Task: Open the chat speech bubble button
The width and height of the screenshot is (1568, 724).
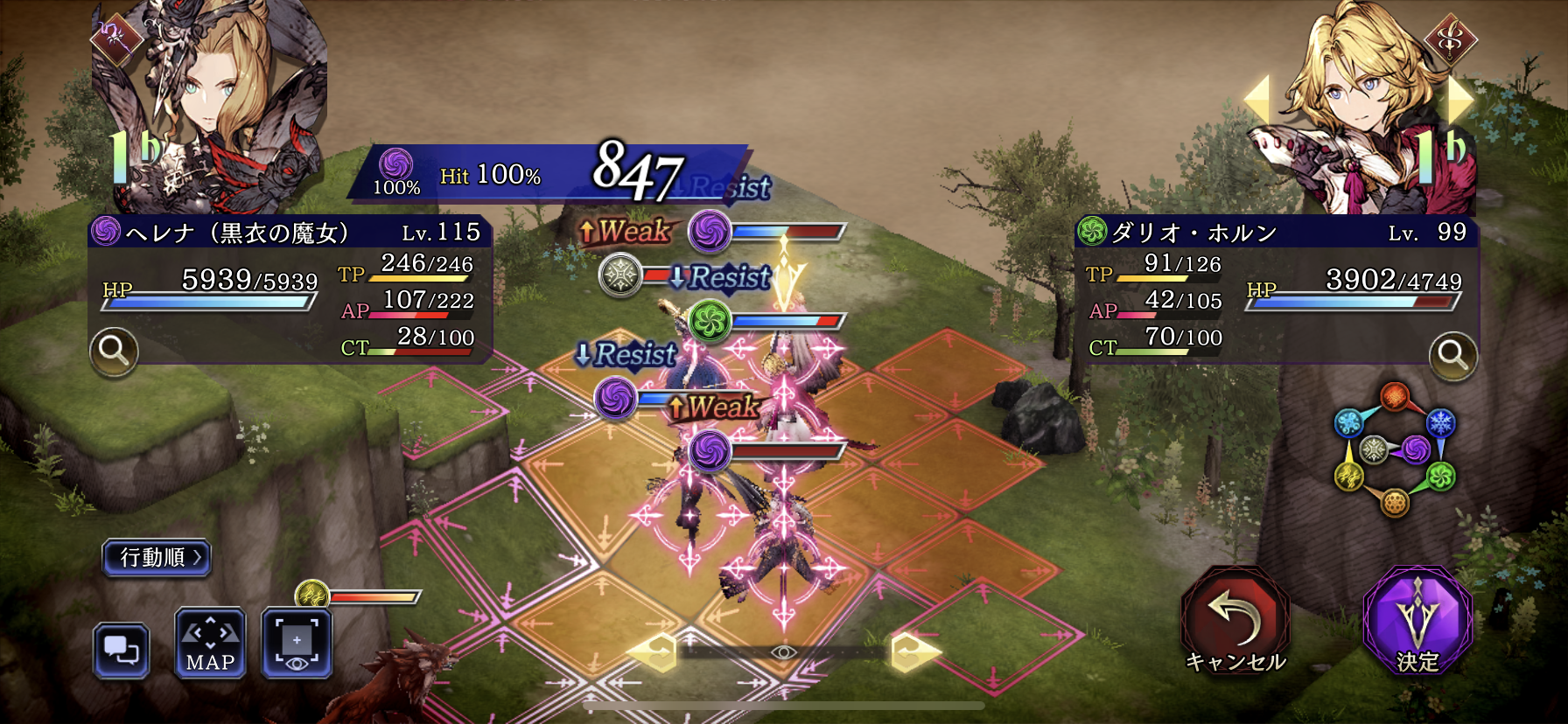Action: (121, 651)
